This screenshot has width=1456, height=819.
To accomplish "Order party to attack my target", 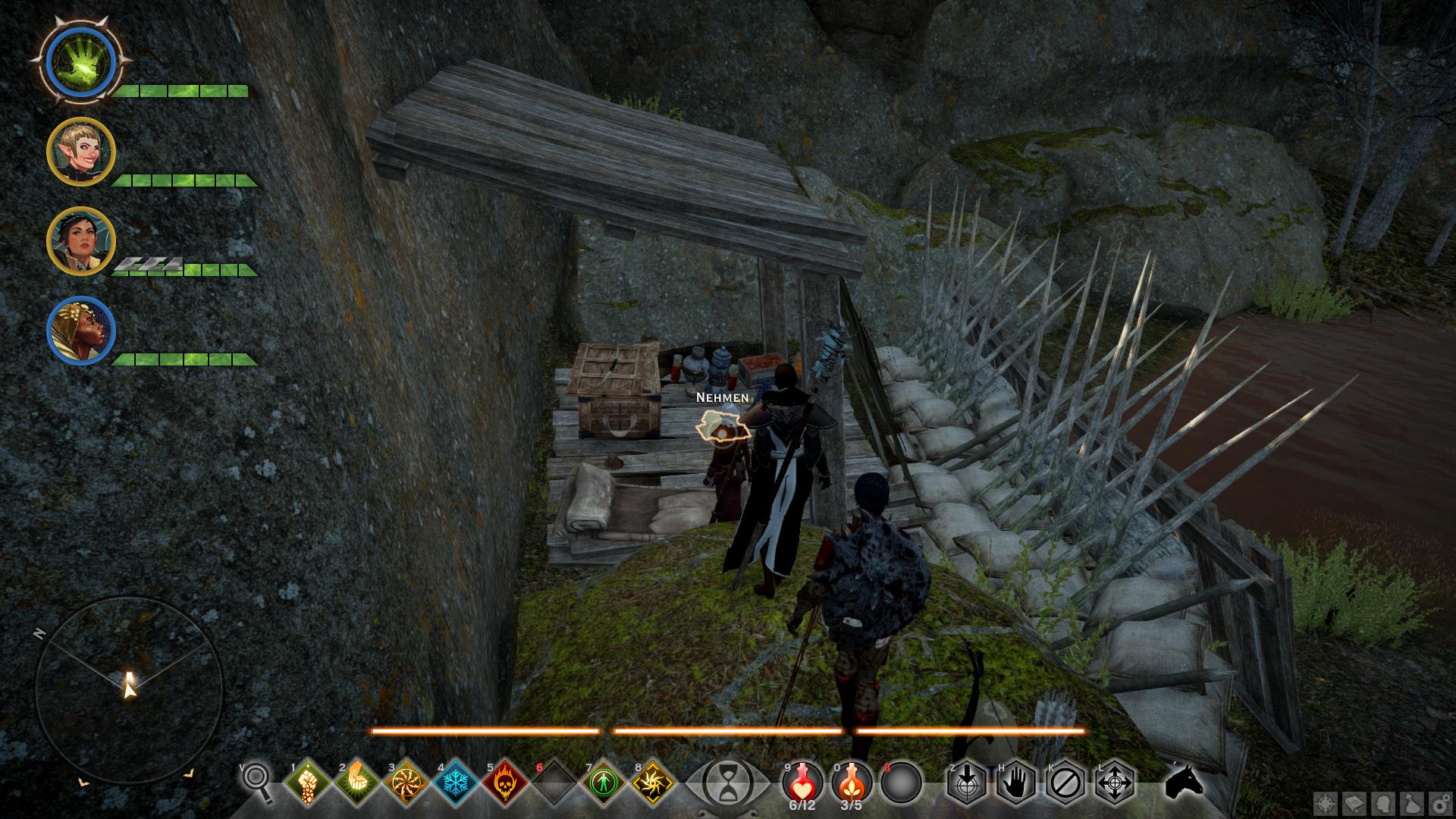I will pyautogui.click(x=967, y=782).
